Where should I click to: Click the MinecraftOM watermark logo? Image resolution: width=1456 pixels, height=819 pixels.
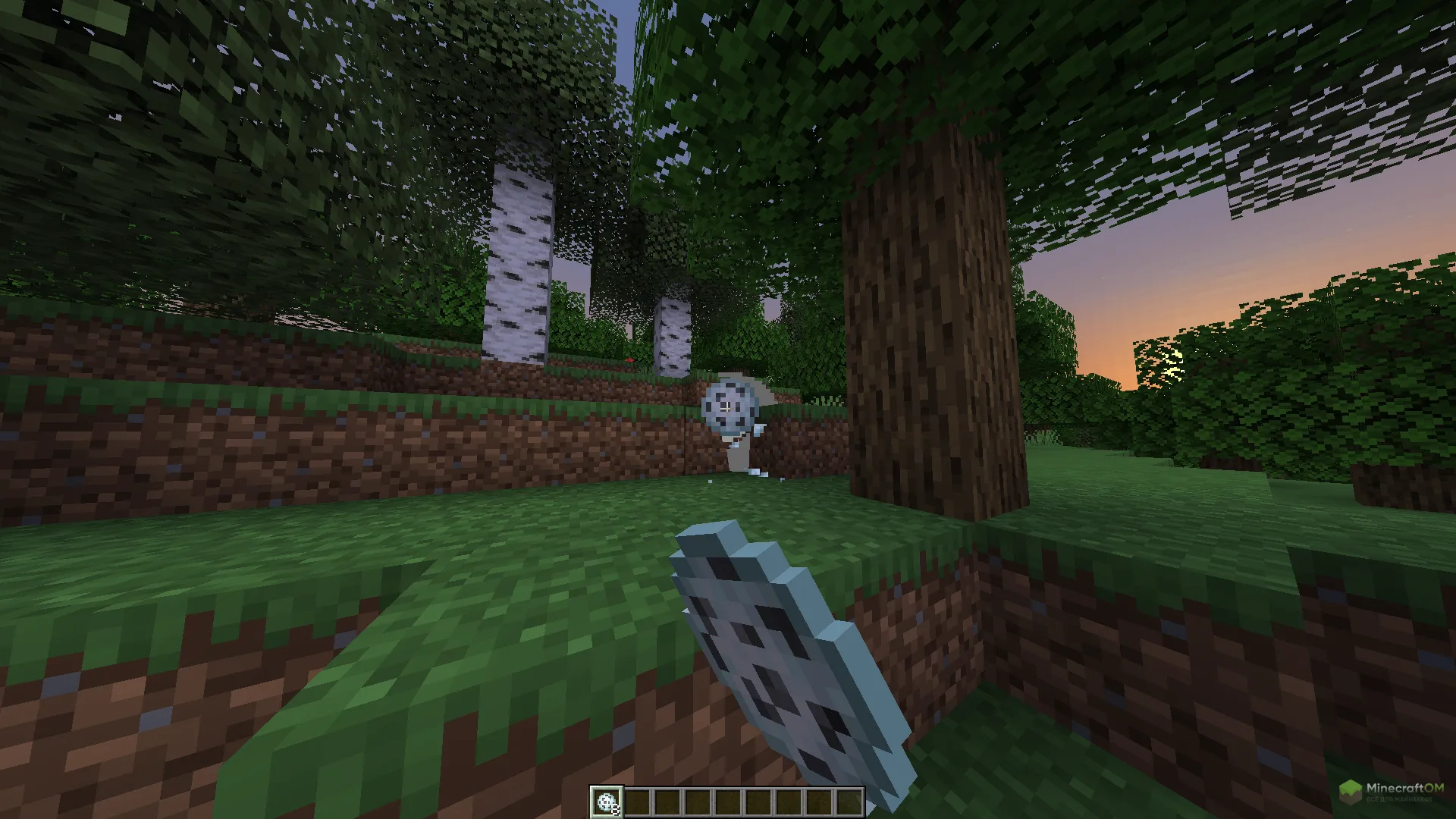[x=1391, y=792]
